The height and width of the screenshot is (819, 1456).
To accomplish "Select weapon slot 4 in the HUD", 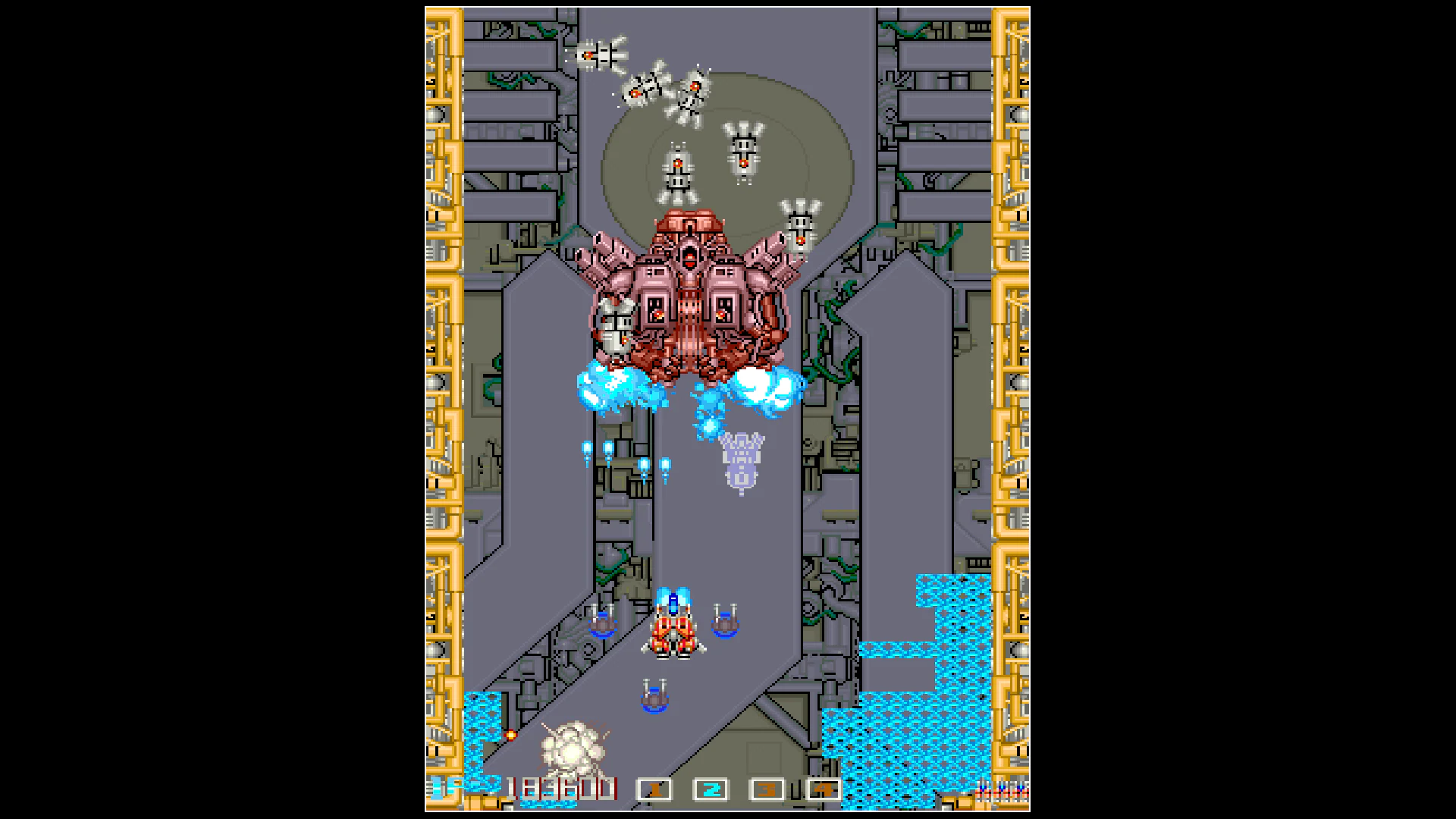I will pos(822,789).
